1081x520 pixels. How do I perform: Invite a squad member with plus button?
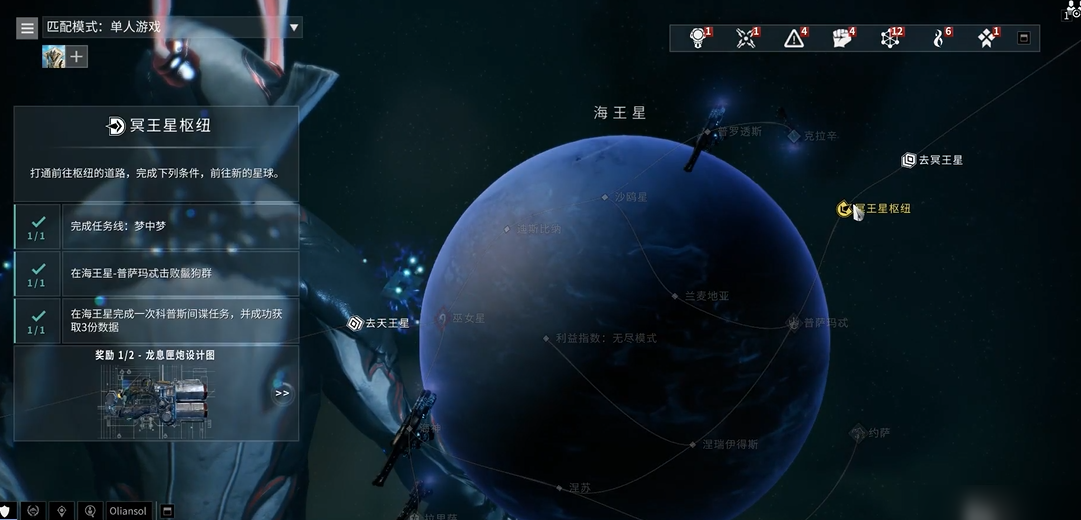click(x=77, y=57)
